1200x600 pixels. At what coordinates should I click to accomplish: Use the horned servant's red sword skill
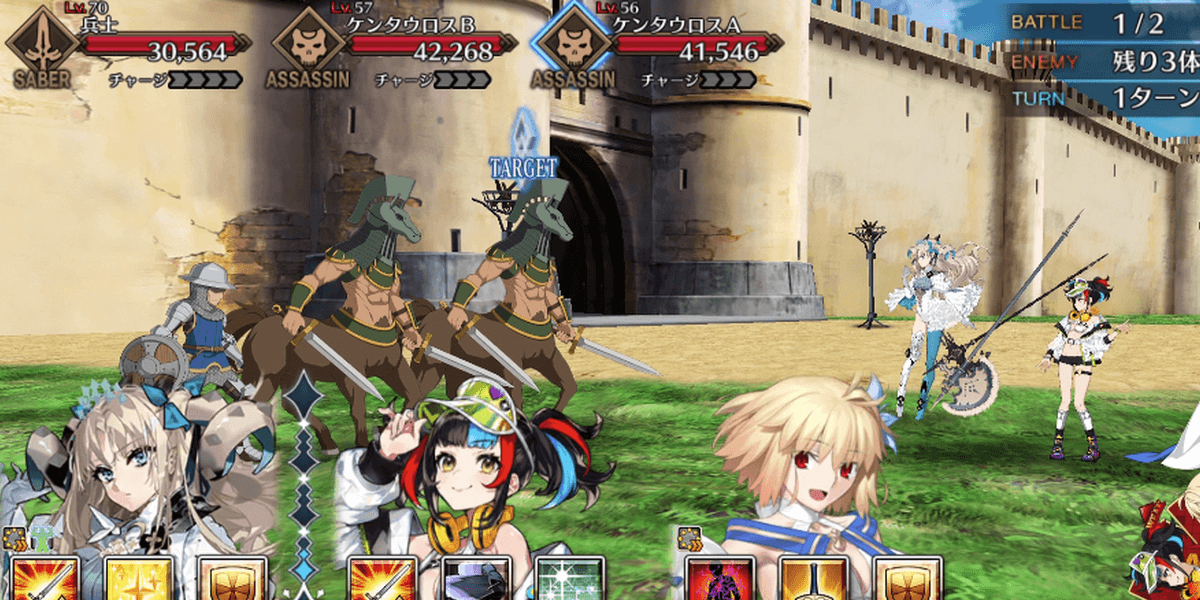pyautogui.click(x=42, y=580)
